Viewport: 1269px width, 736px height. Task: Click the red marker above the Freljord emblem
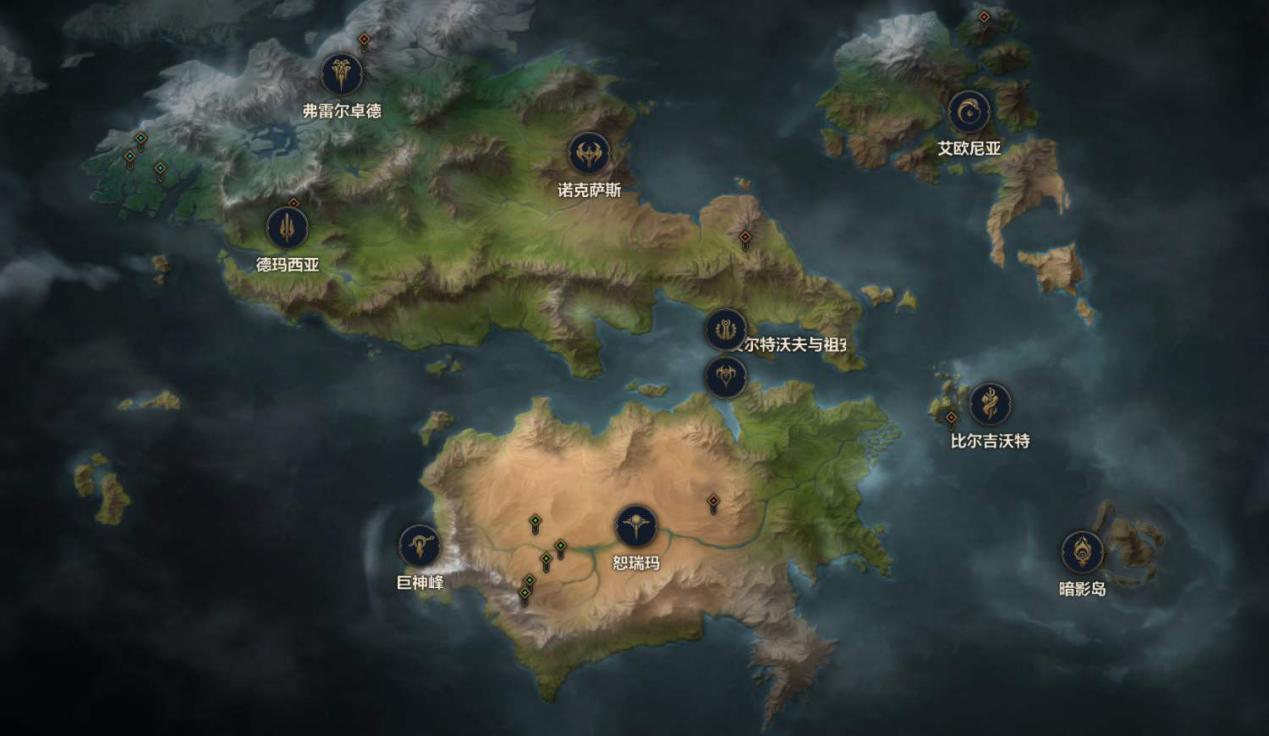pyautogui.click(x=364, y=40)
